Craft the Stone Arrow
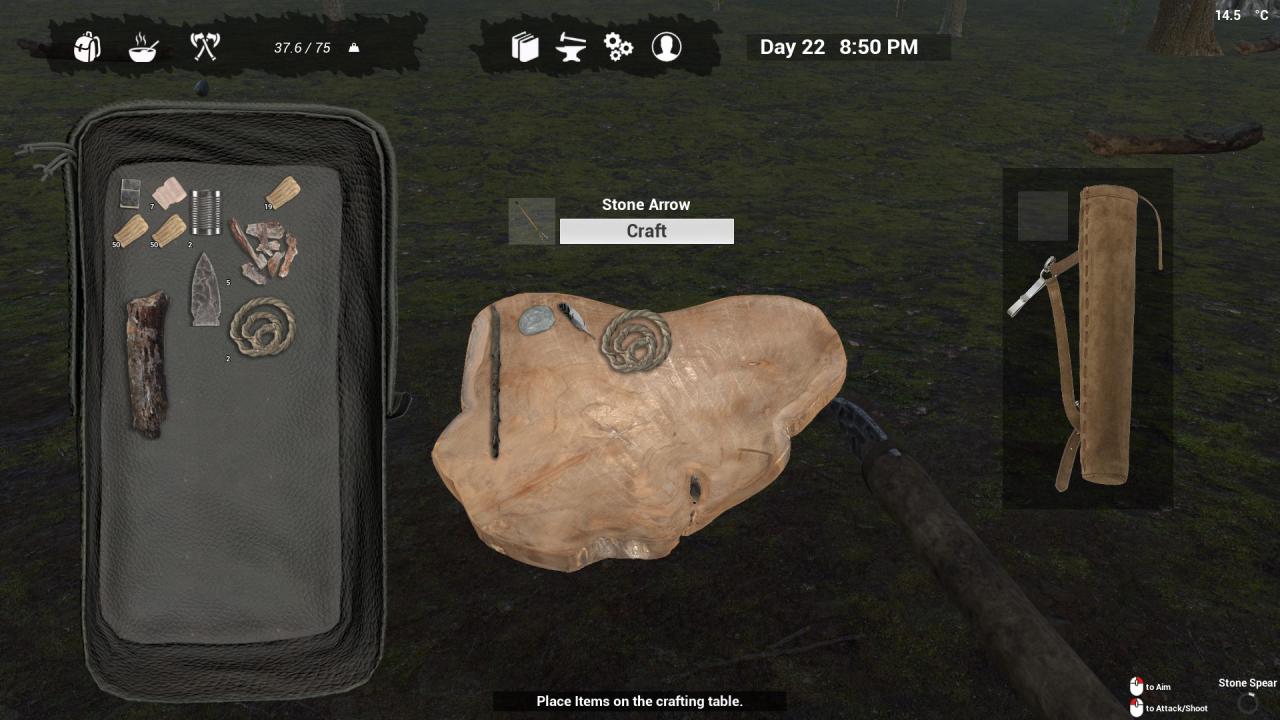1280x720 pixels. (x=646, y=231)
